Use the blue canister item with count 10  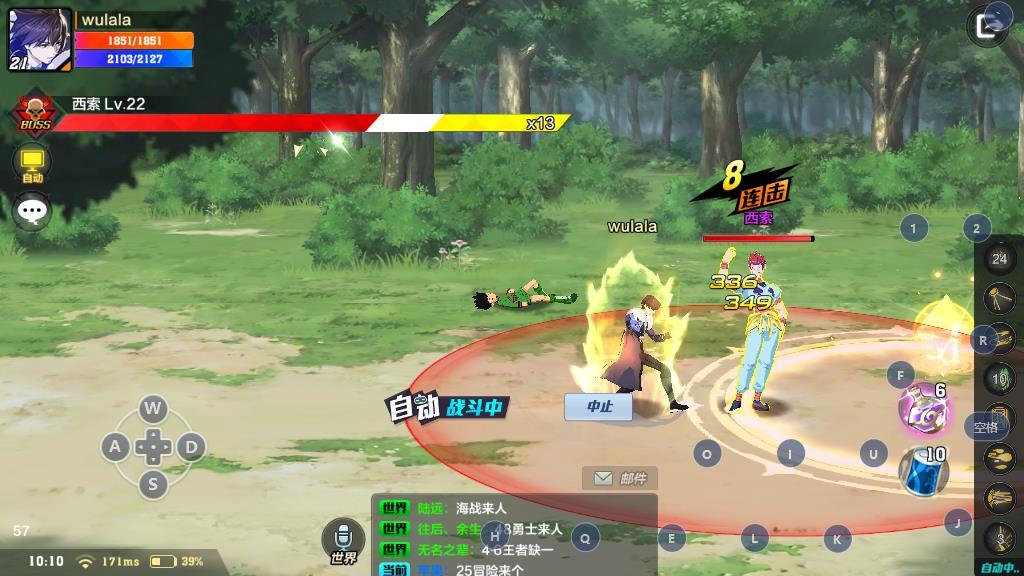922,470
